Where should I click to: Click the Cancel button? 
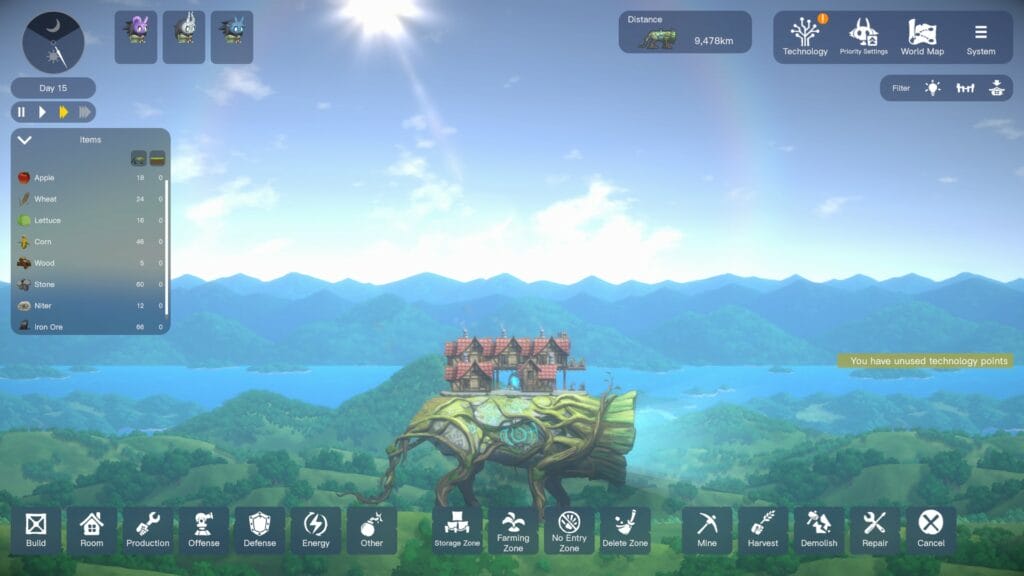coord(931,530)
